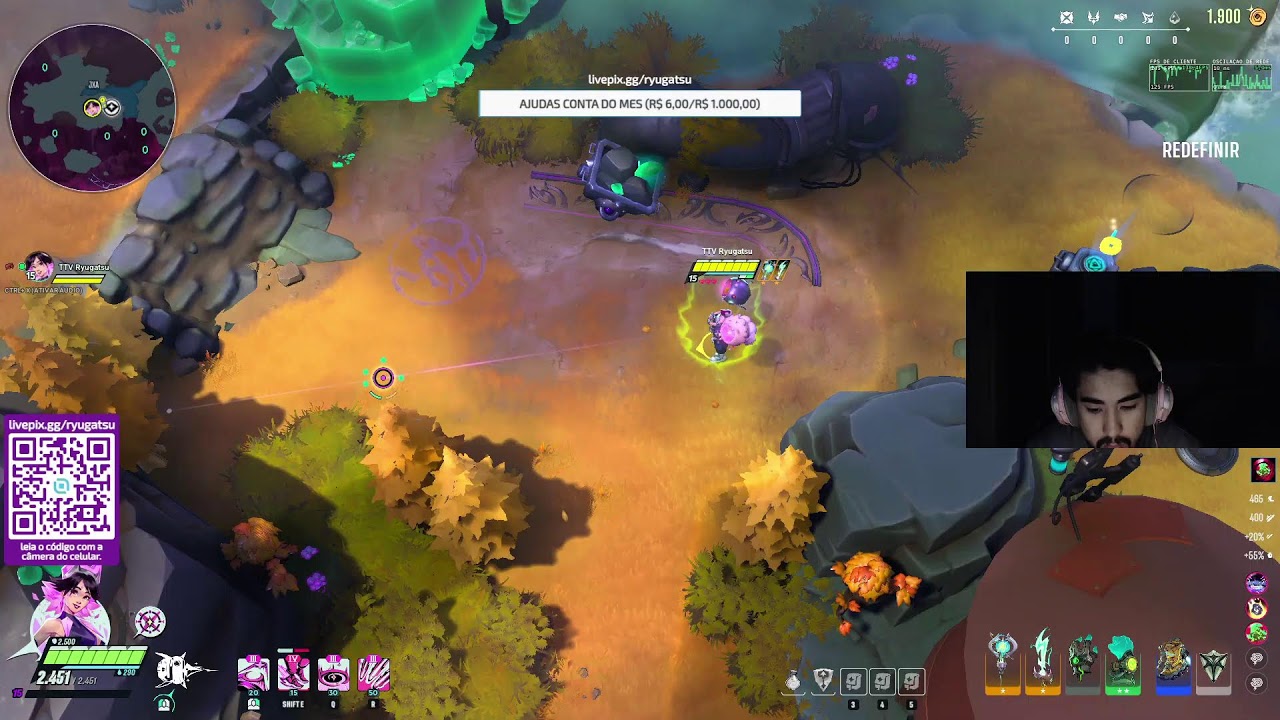The height and width of the screenshot is (720, 1280).
Task: Cast the R claw-slash ultimate ability
Action: pos(373,673)
